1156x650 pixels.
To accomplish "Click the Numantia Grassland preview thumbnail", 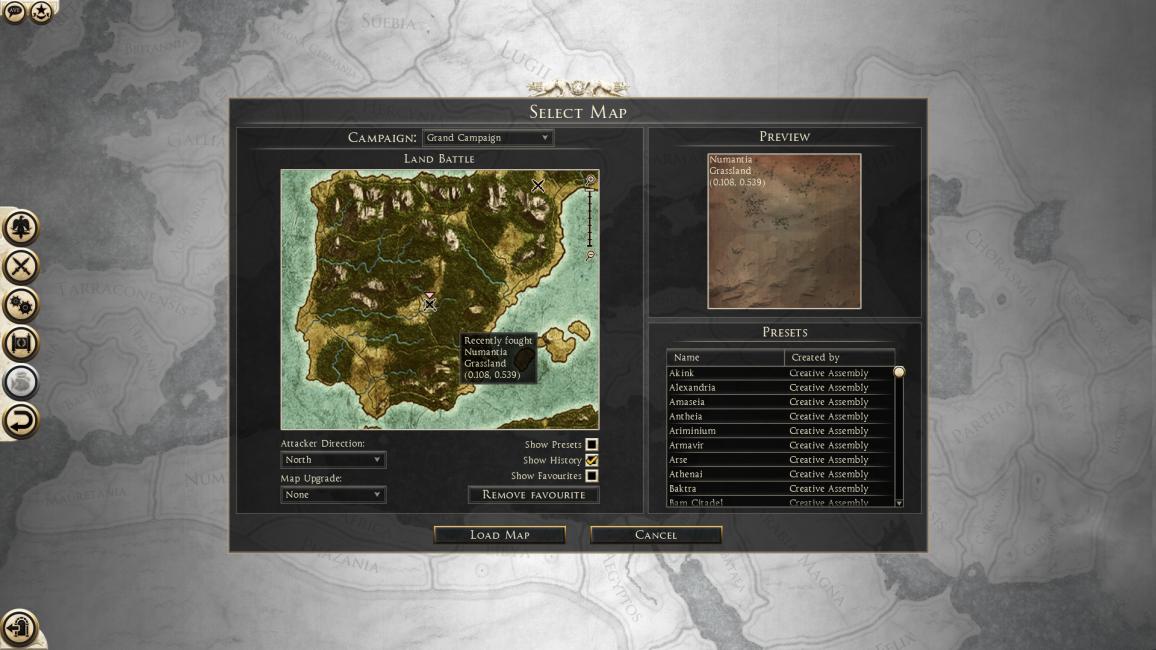I will (x=784, y=231).
